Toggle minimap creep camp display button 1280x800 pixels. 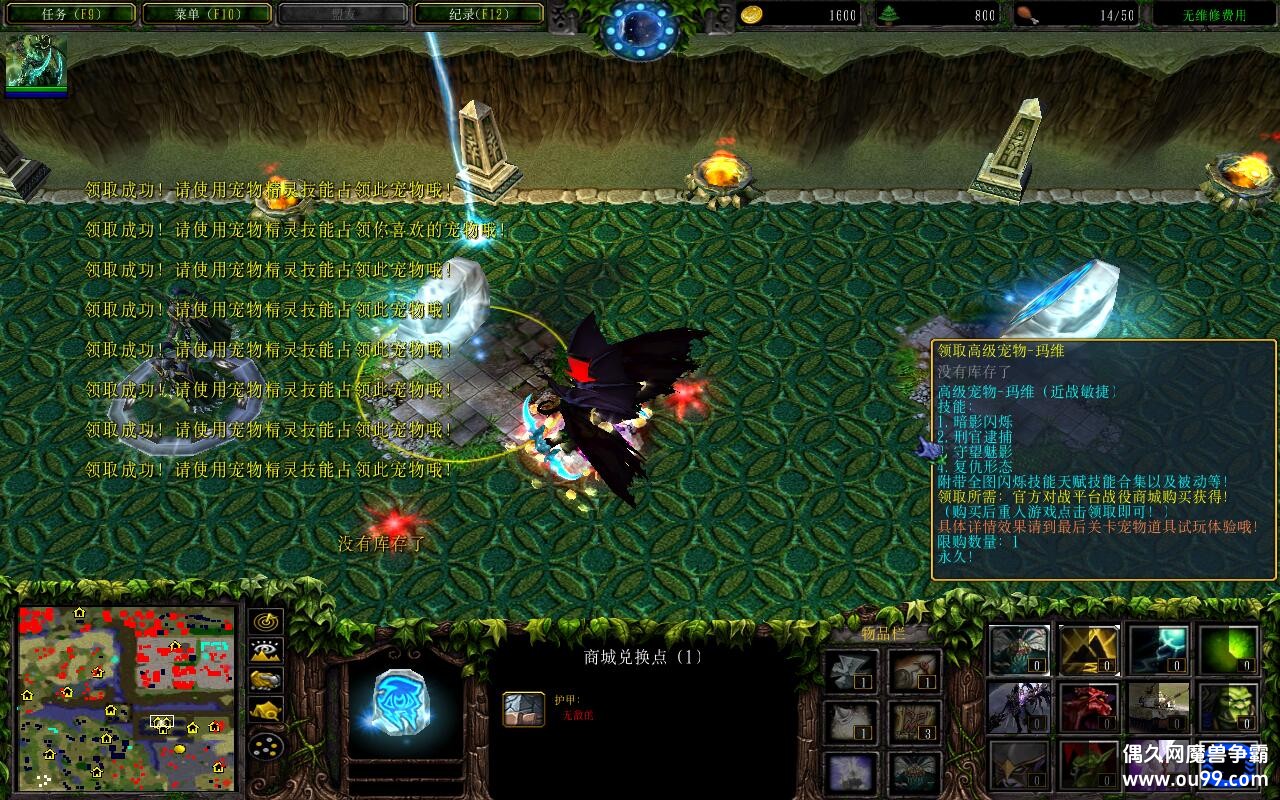(x=266, y=711)
